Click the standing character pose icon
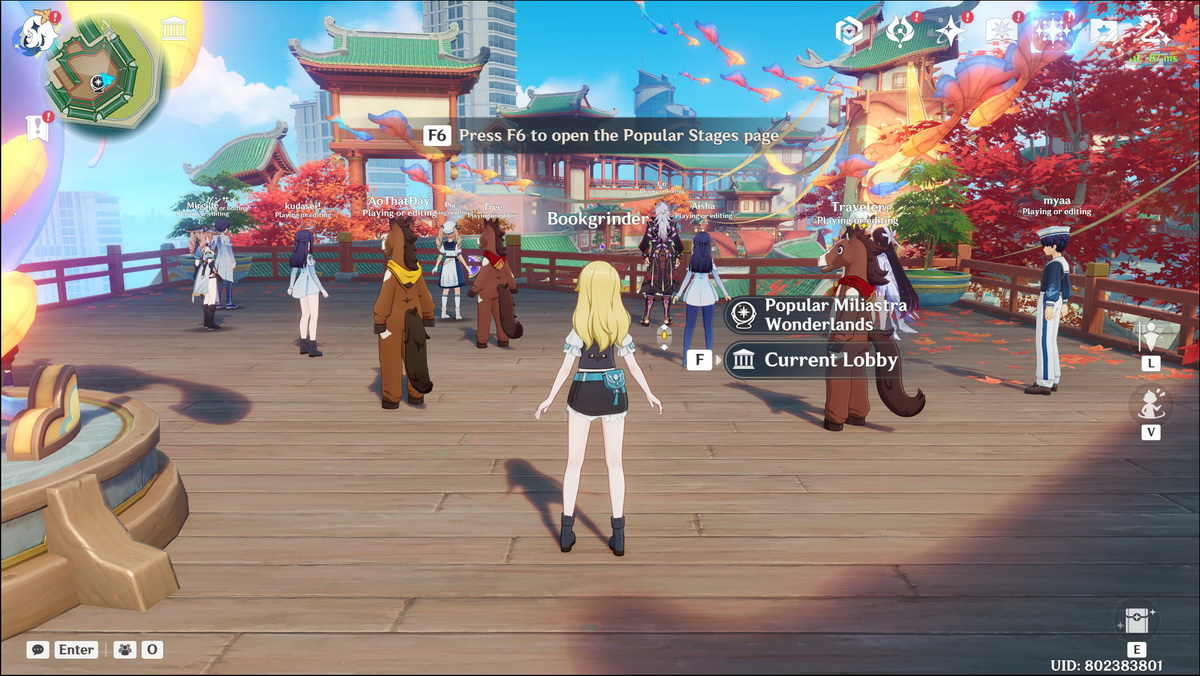The height and width of the screenshot is (676, 1200). (1152, 337)
